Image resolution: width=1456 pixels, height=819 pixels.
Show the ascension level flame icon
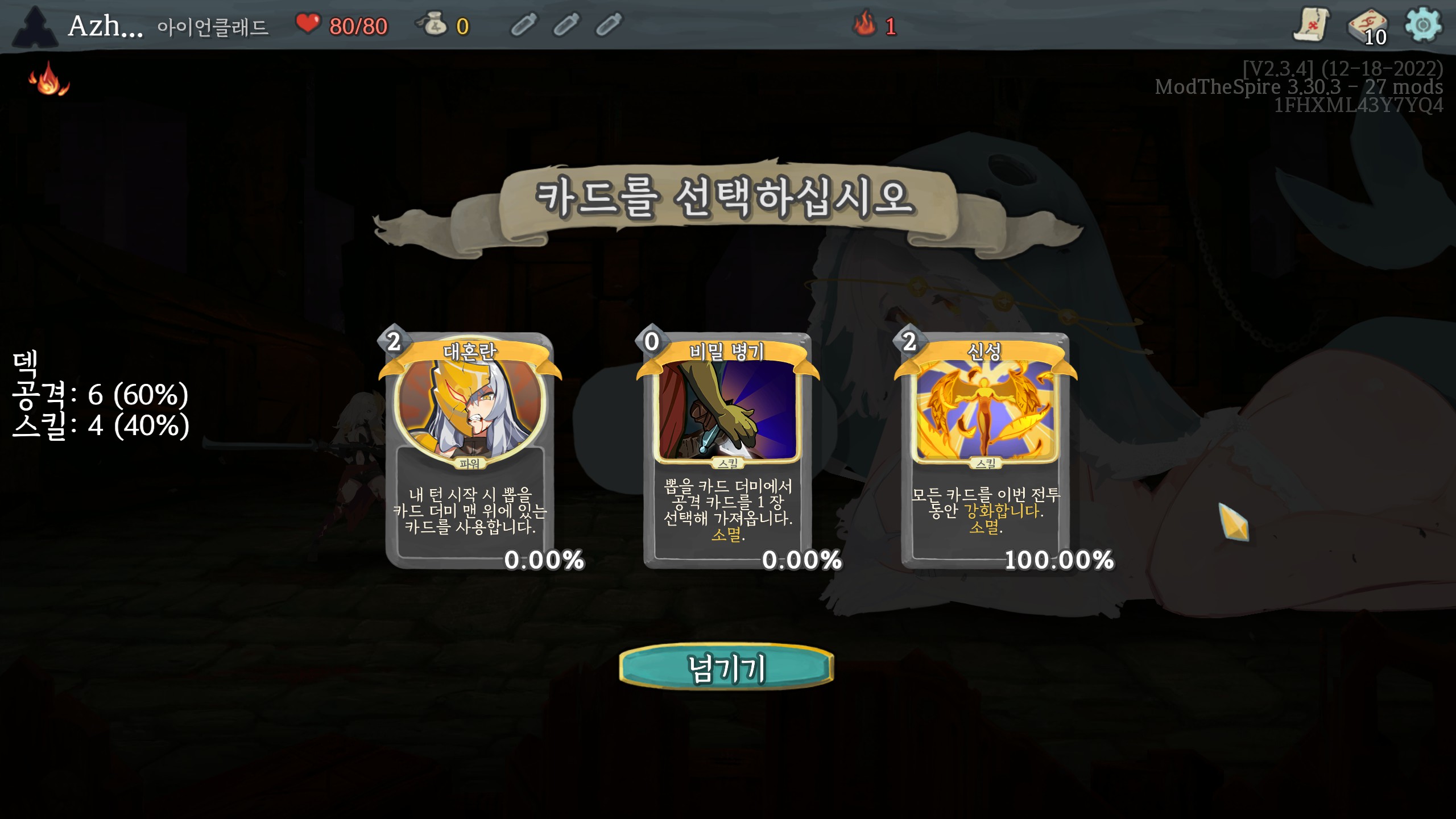(x=864, y=25)
